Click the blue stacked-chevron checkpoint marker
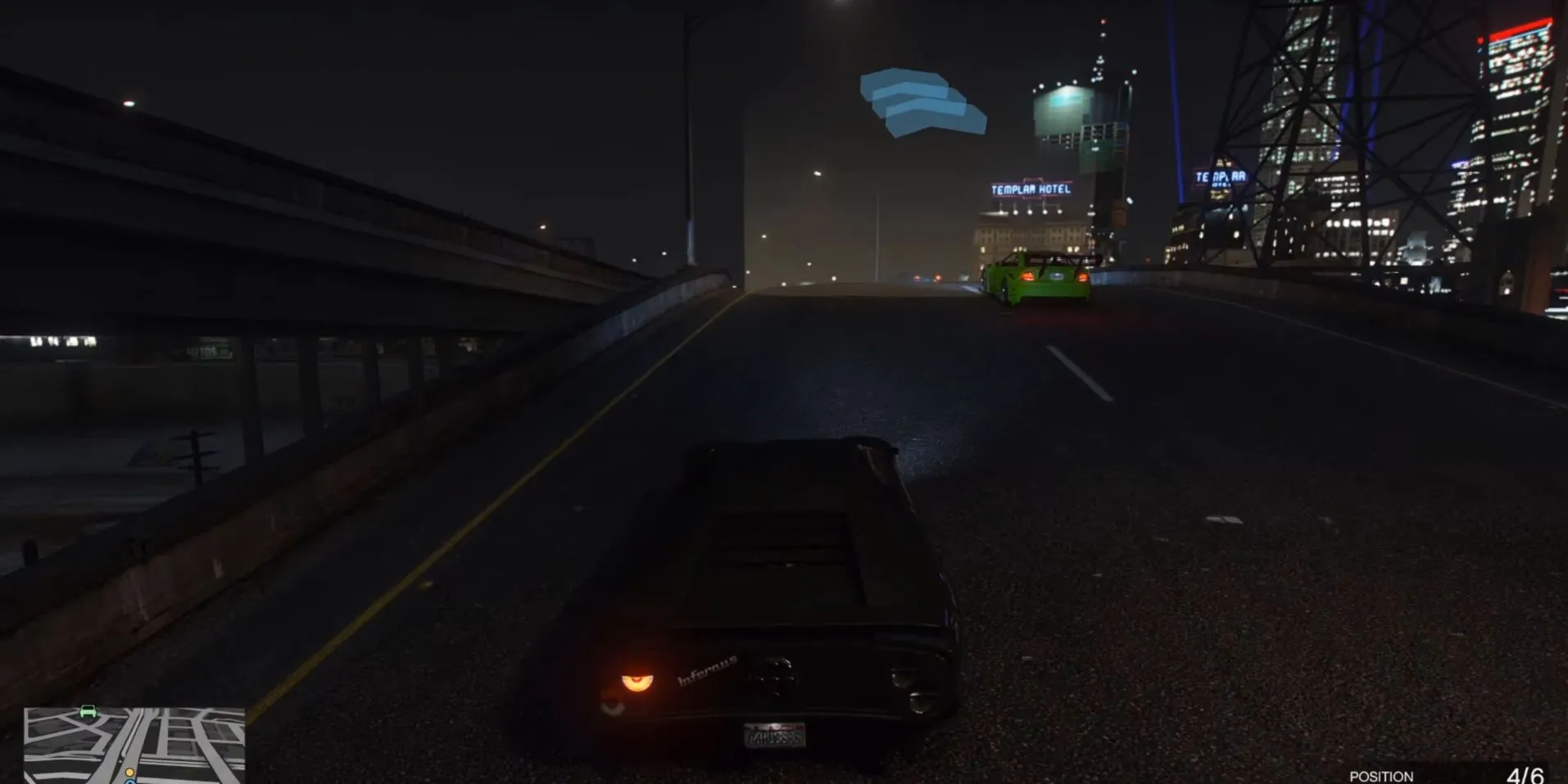Viewport: 1568px width, 784px height. pyautogui.click(x=922, y=102)
